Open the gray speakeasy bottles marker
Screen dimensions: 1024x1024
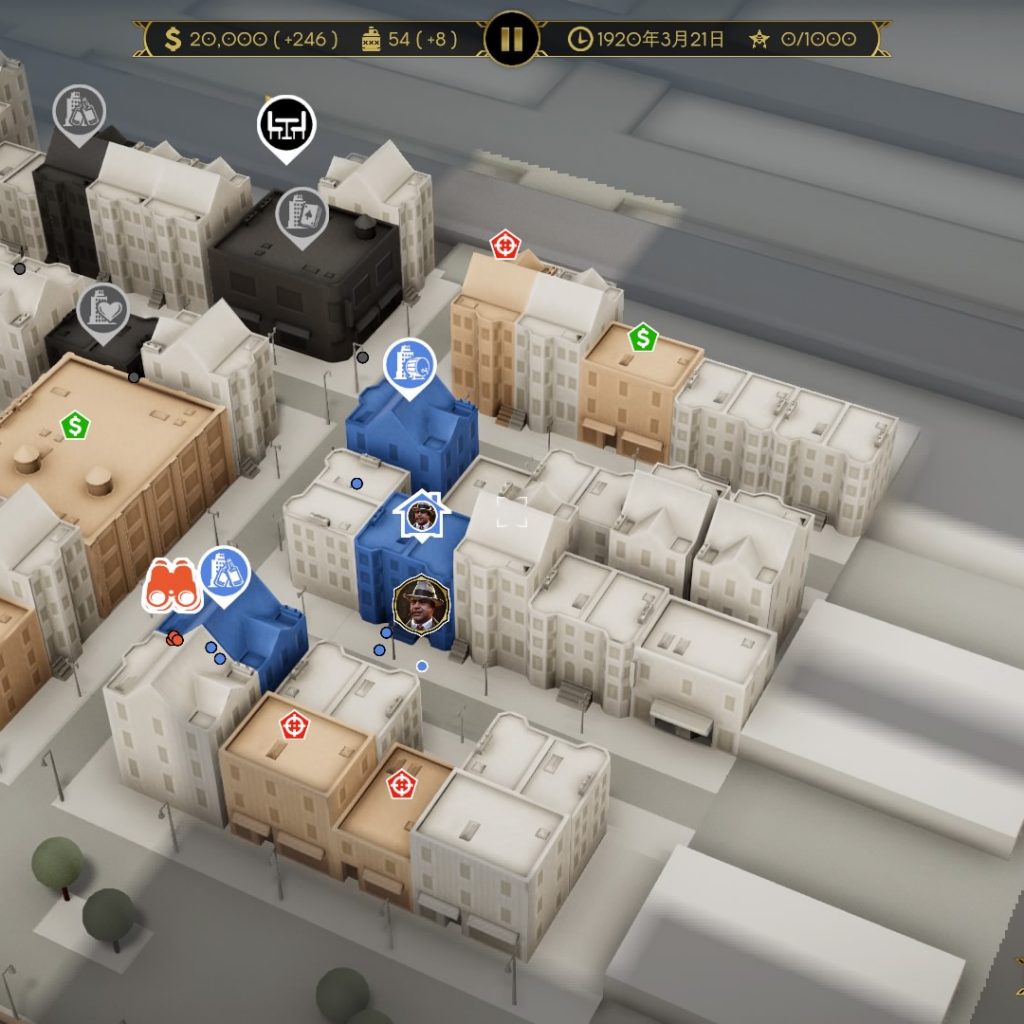(x=79, y=110)
